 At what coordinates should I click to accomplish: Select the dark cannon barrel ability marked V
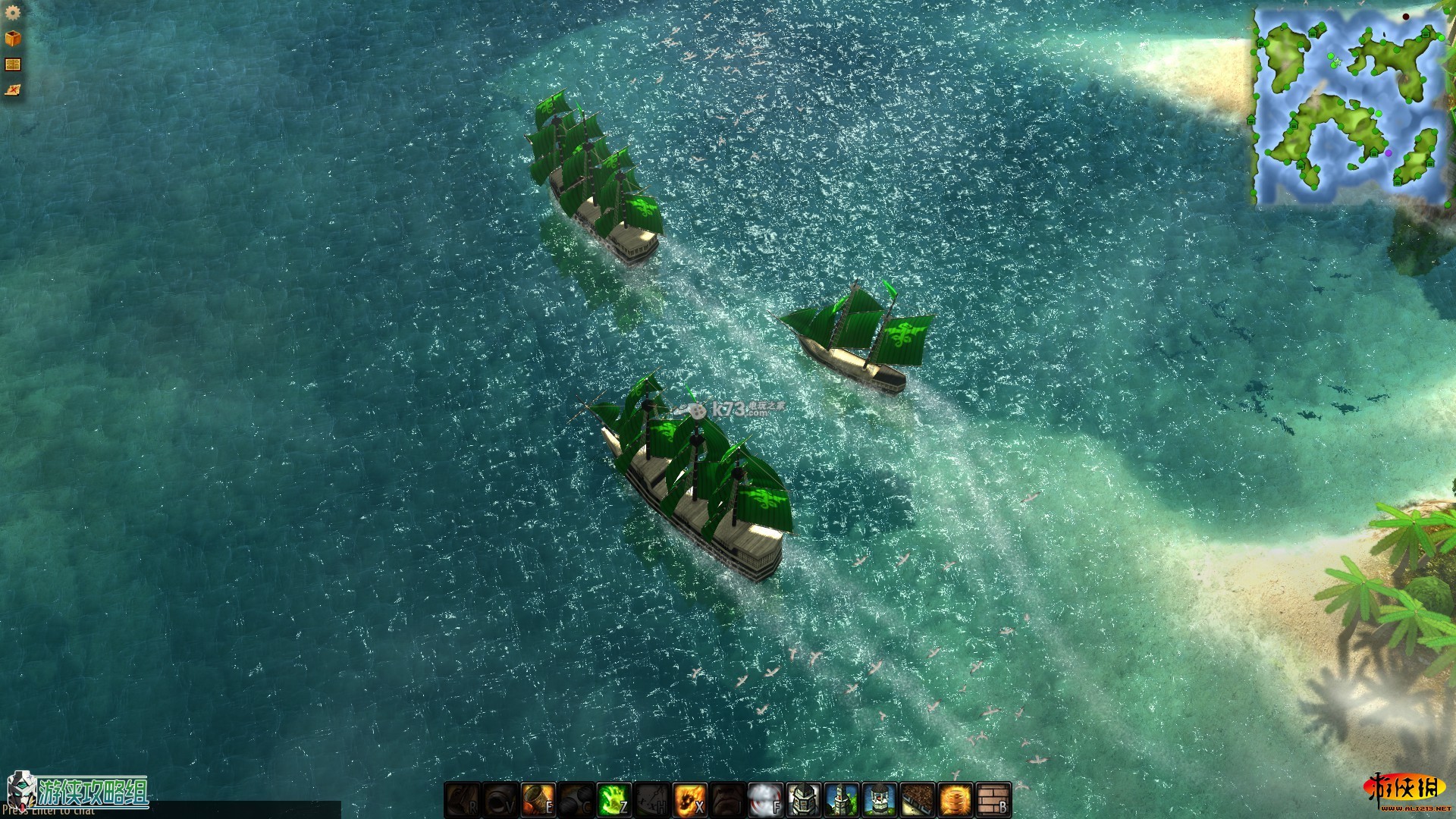500,799
